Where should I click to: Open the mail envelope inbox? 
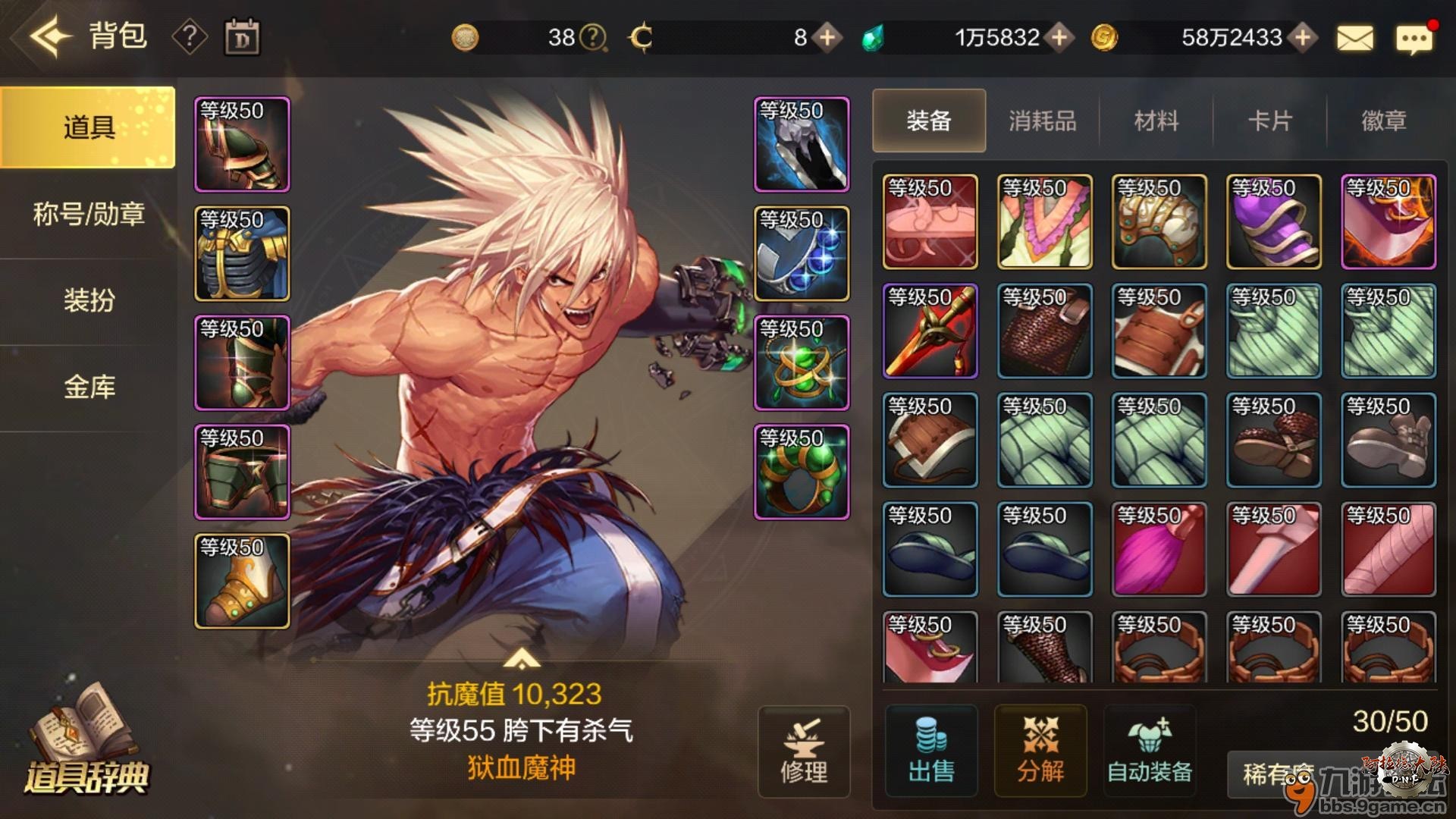1354,38
